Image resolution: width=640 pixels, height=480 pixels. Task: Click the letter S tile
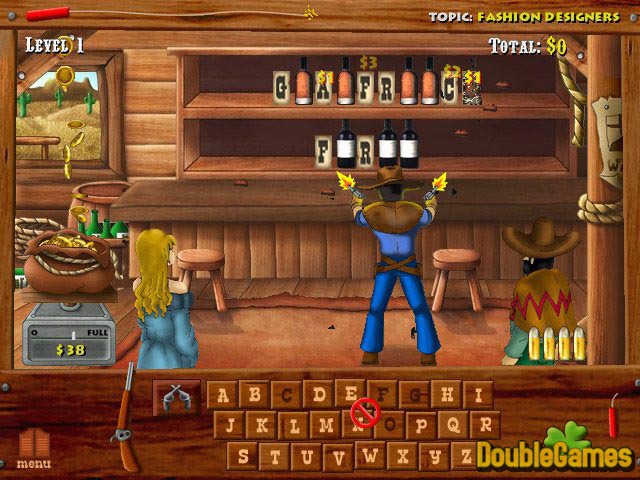tap(243, 457)
